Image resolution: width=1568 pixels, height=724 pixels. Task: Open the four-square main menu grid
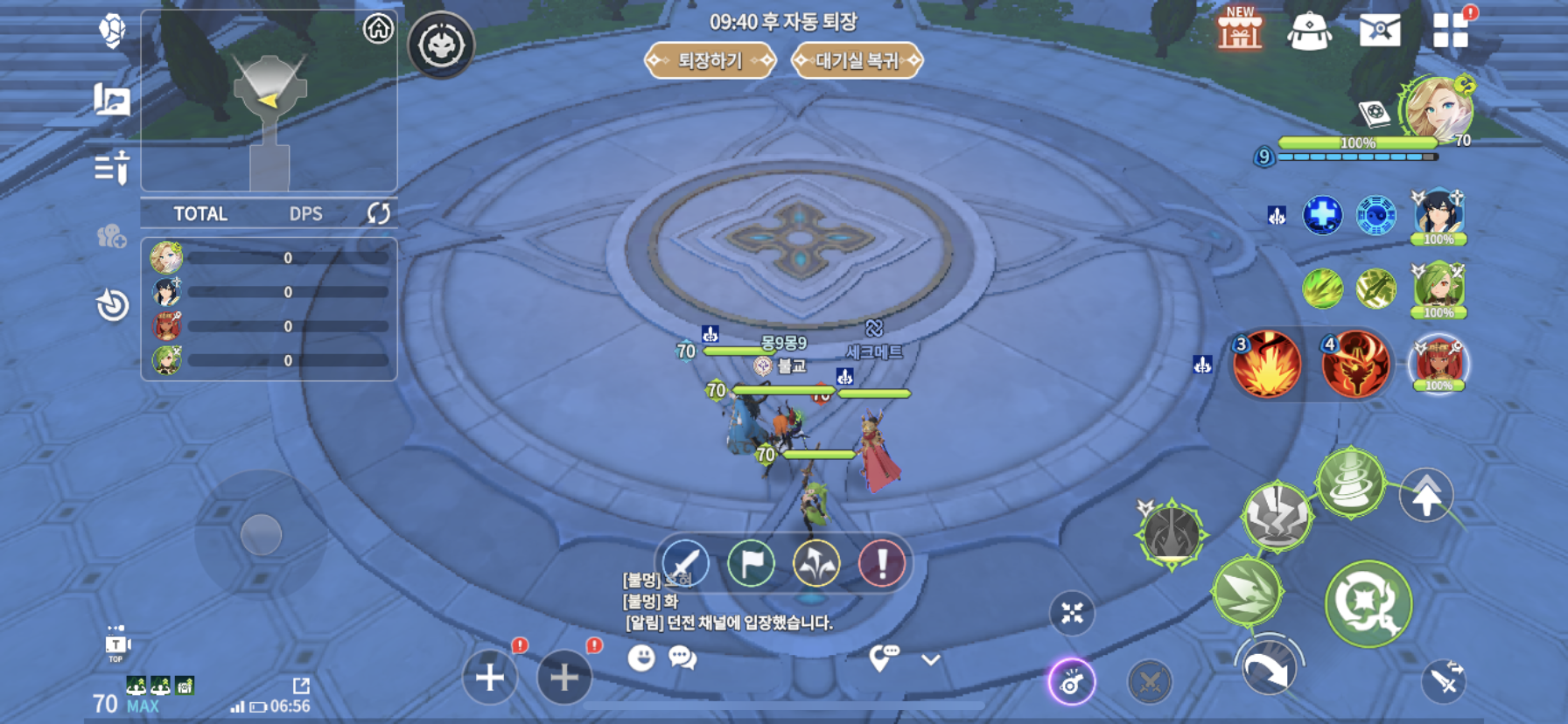point(1450,31)
